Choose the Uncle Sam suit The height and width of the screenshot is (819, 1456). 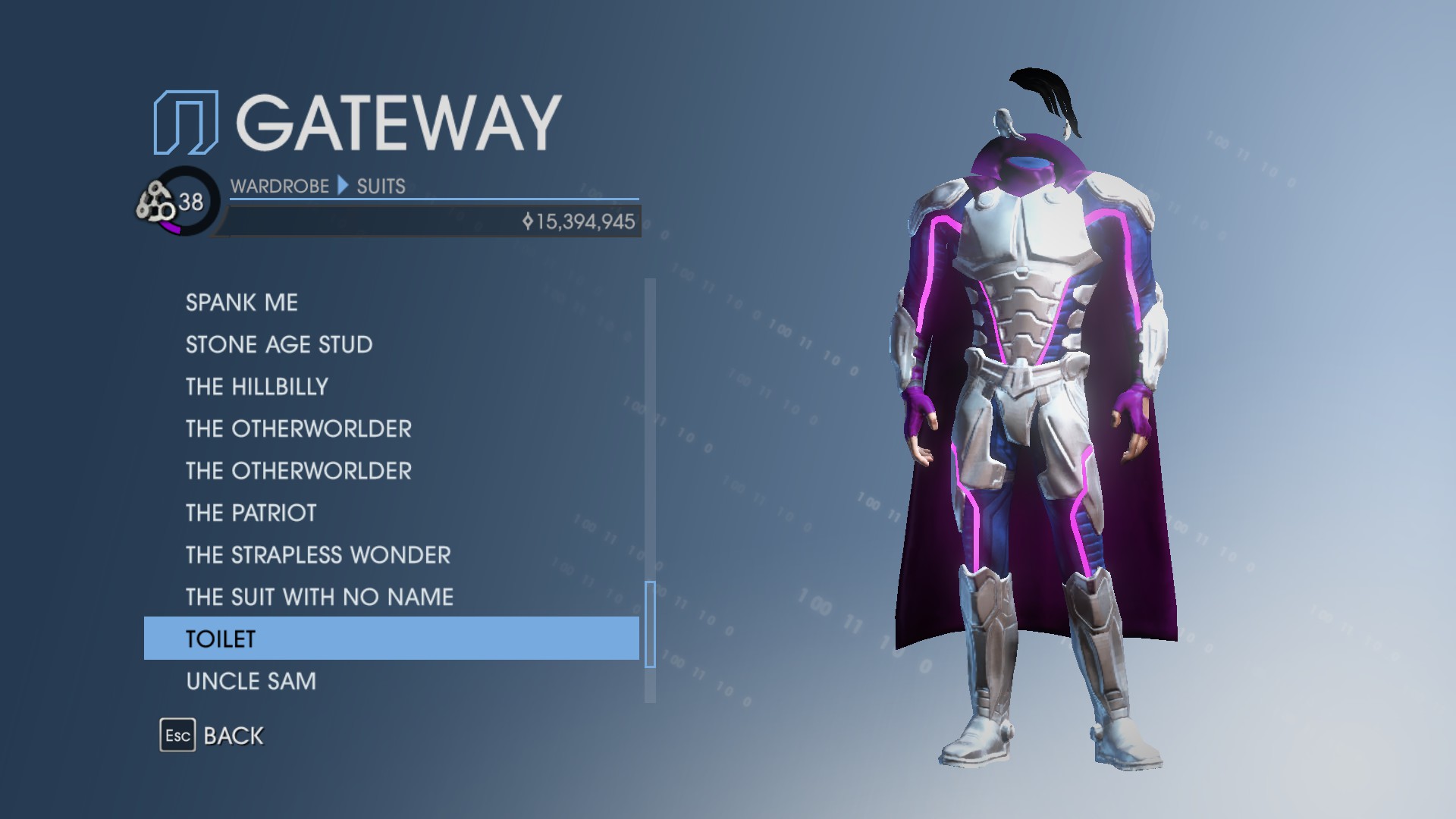[251, 682]
